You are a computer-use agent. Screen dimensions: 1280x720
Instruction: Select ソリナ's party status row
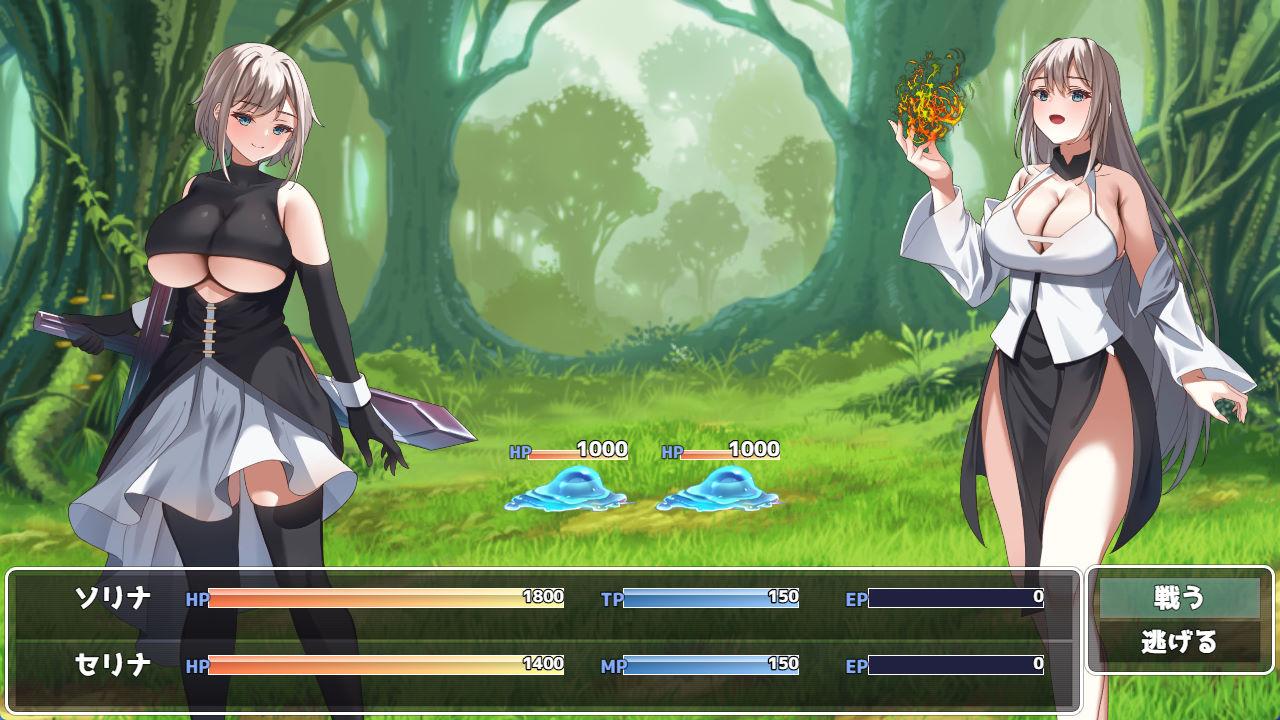[545, 598]
